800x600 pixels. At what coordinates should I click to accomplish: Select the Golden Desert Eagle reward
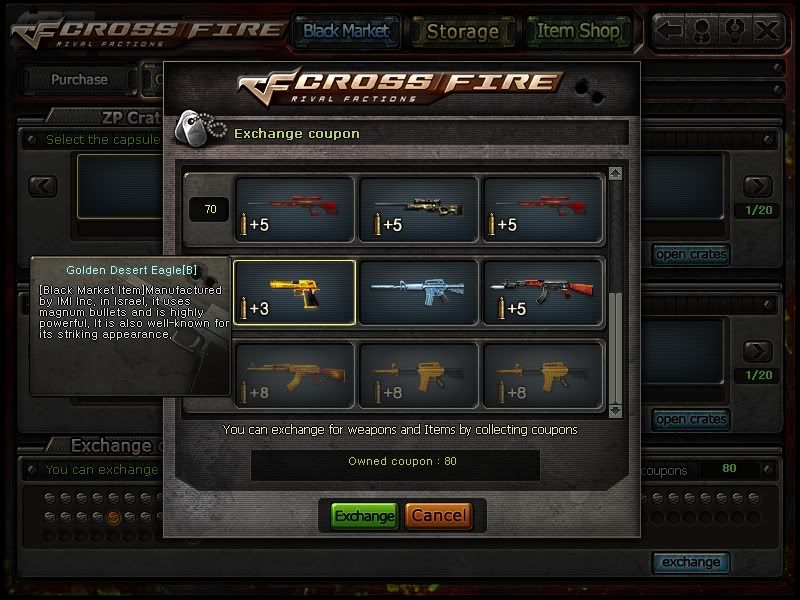pyautogui.click(x=294, y=292)
